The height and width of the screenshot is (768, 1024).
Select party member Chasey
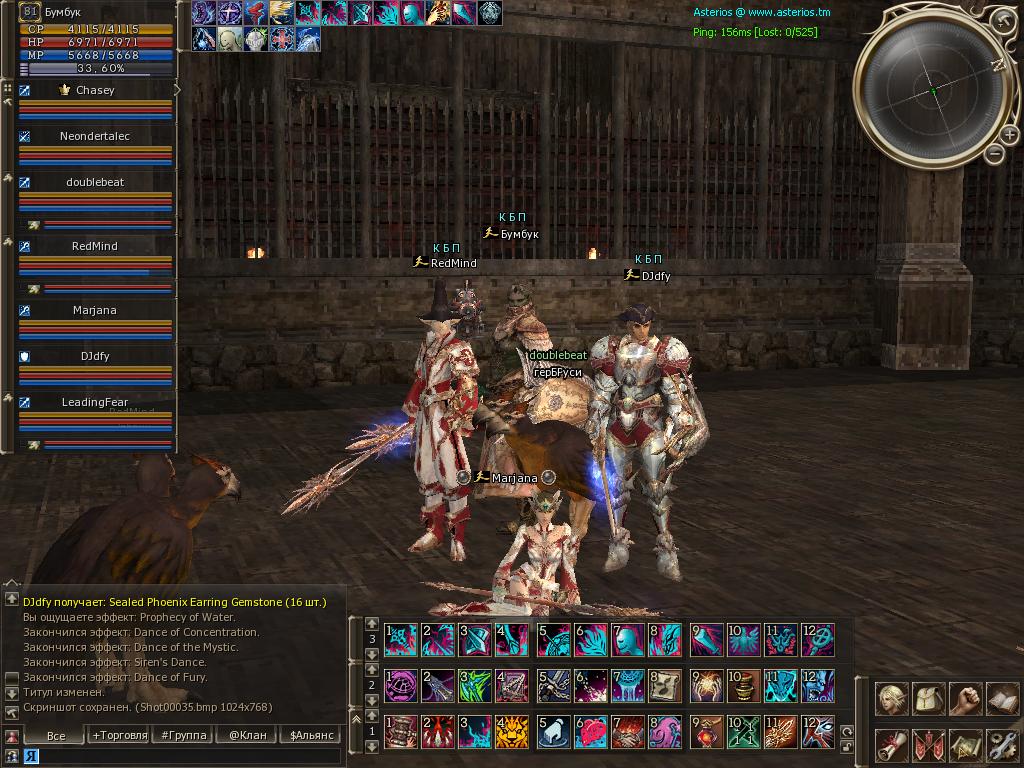pyautogui.click(x=95, y=90)
